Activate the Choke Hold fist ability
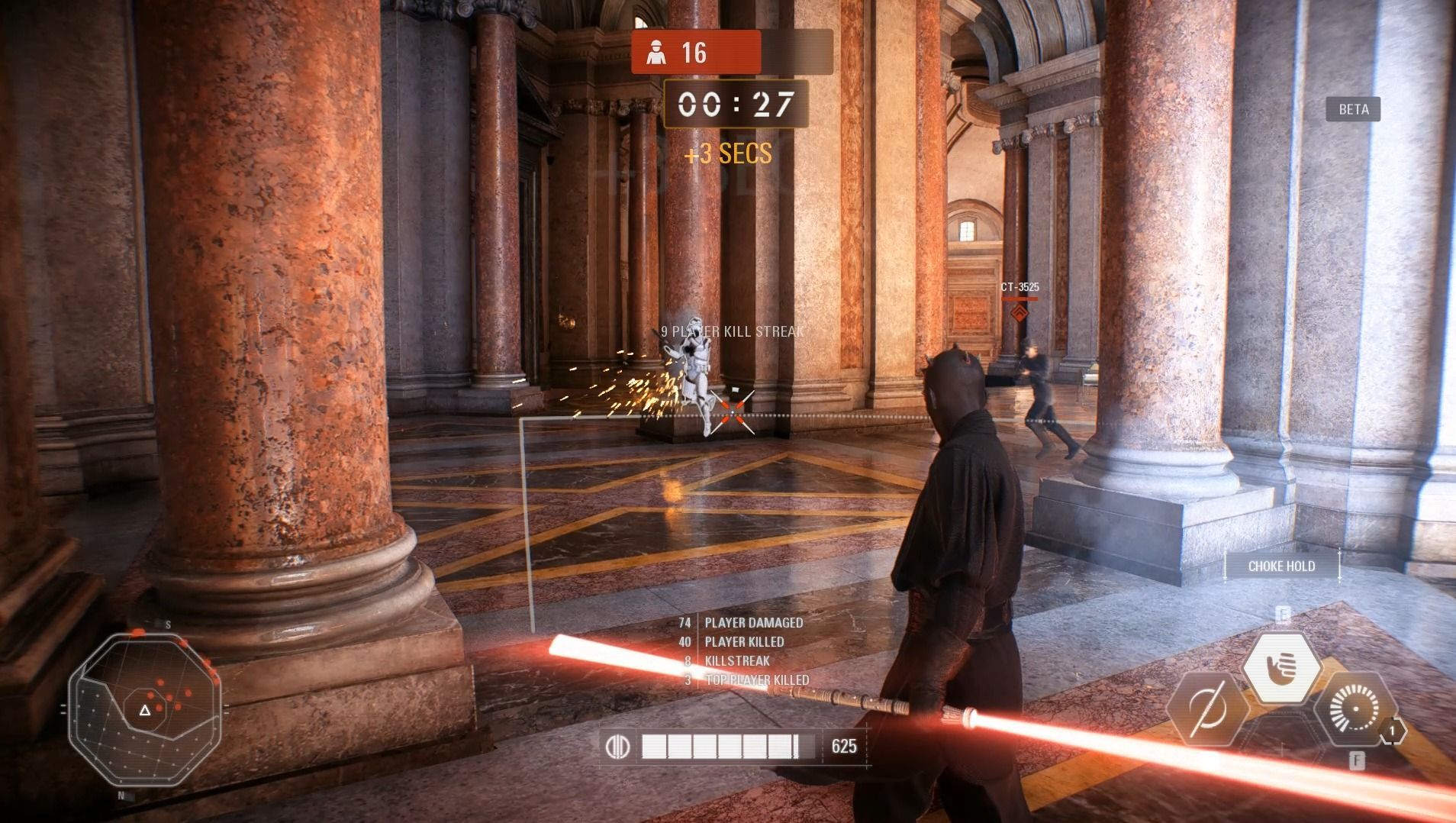Screen dimensions: 1456x823 (x=1282, y=668)
